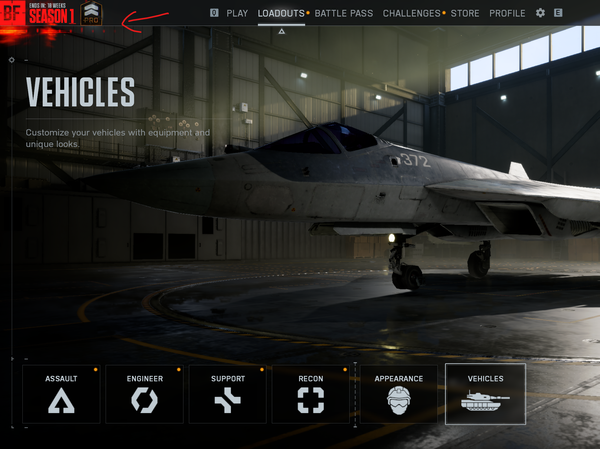600x449 pixels.
Task: Open settings via the gear icon
Action: (541, 13)
